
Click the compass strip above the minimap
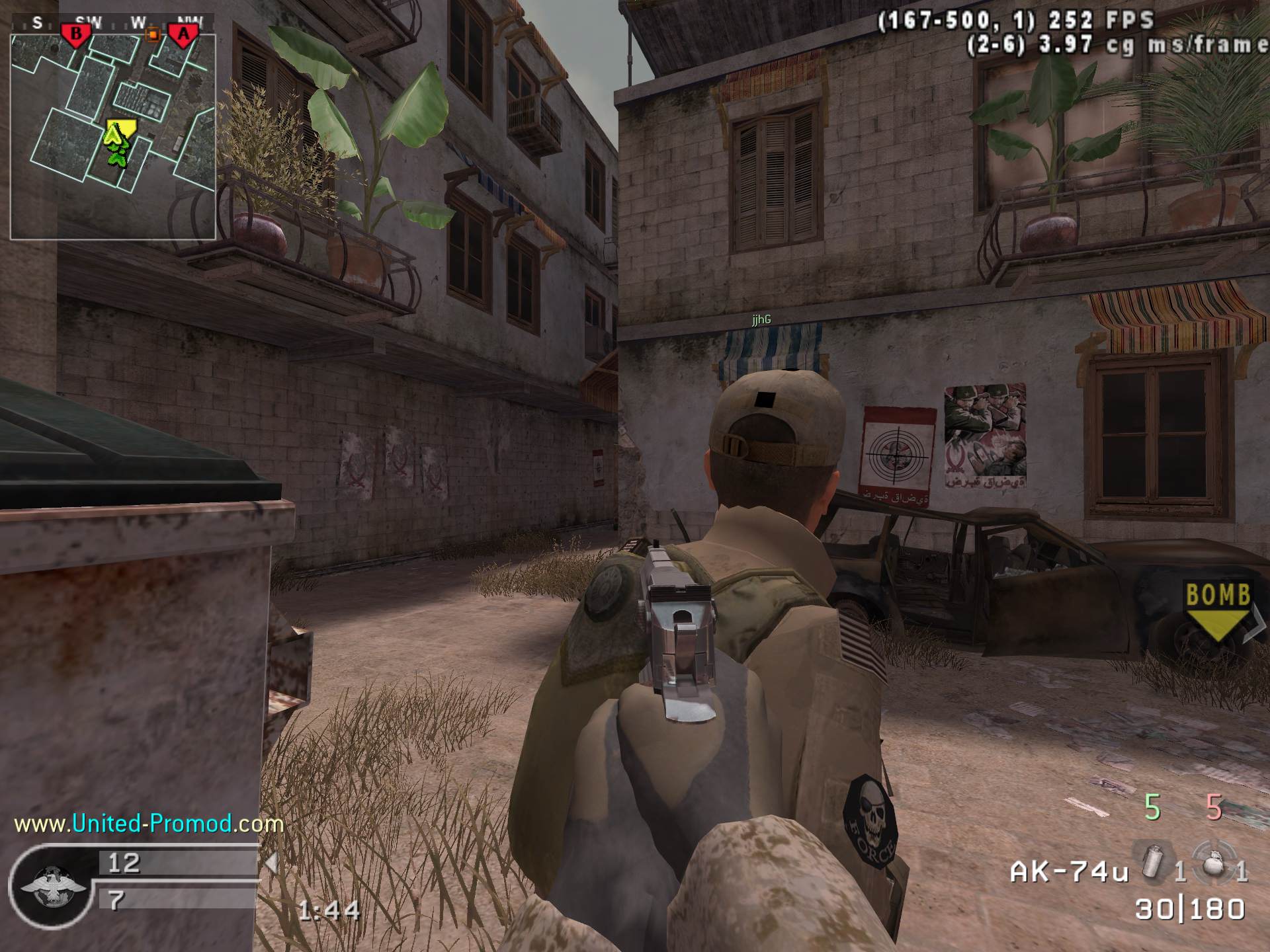pos(112,22)
